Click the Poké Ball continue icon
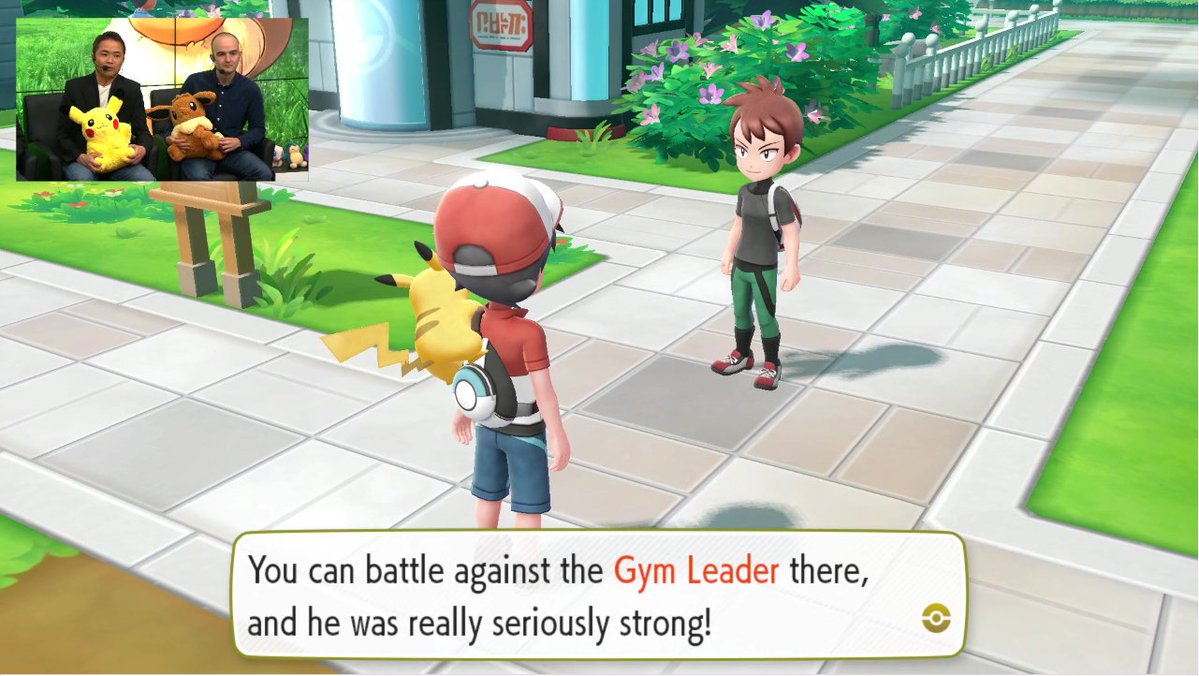This screenshot has width=1199, height=676. click(936, 620)
